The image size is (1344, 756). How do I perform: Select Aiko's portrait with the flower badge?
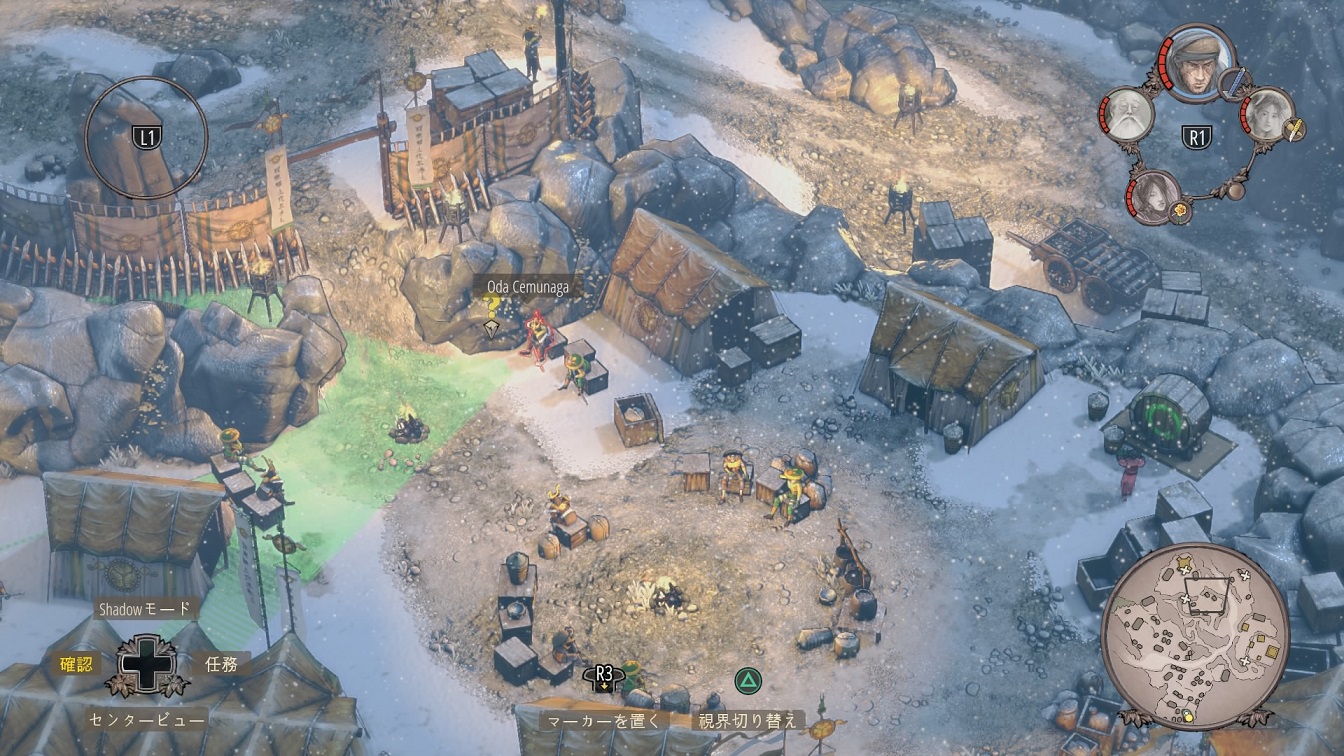1156,195
